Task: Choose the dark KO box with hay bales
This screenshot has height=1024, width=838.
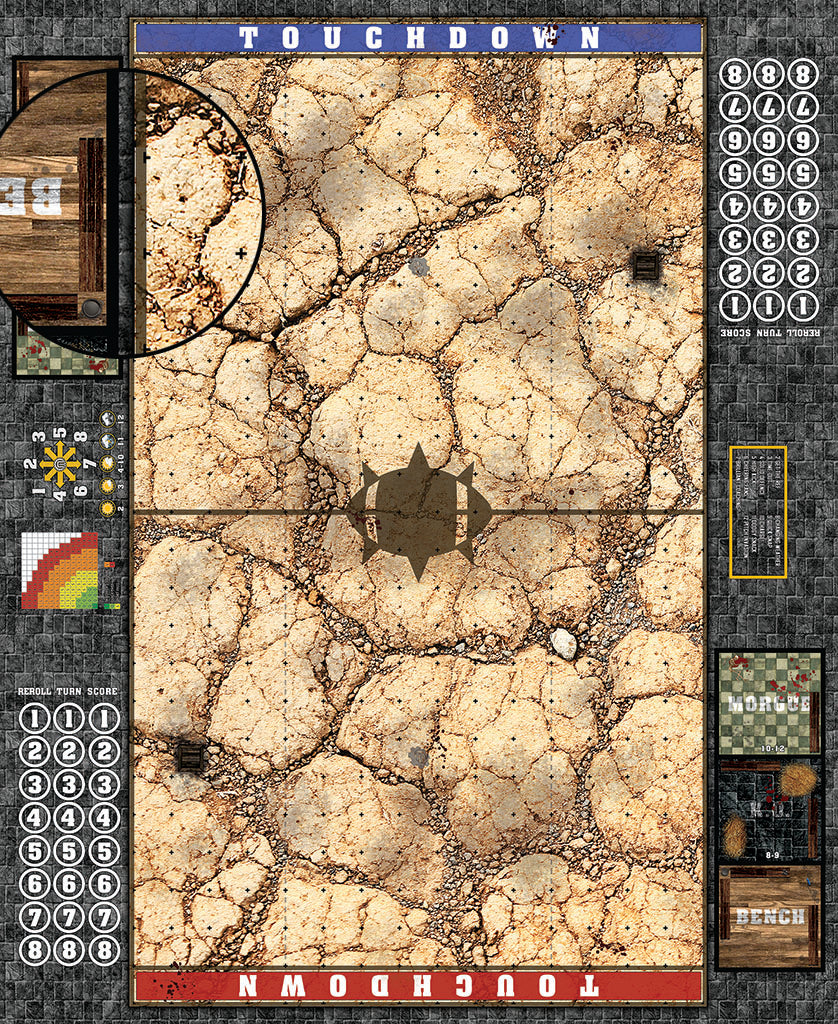Action: coord(769,809)
